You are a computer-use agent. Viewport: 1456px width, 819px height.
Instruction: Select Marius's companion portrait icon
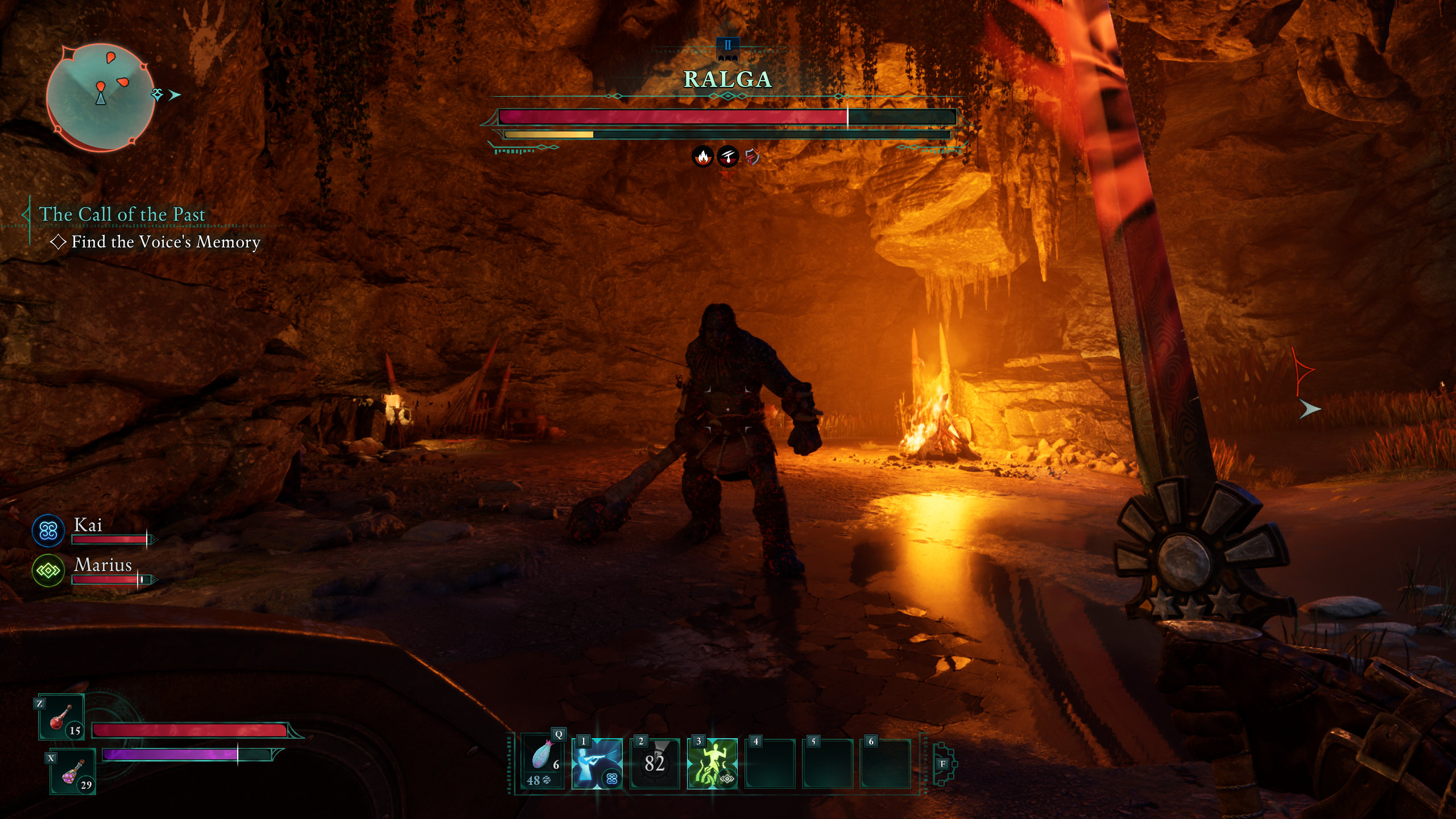tap(48, 570)
